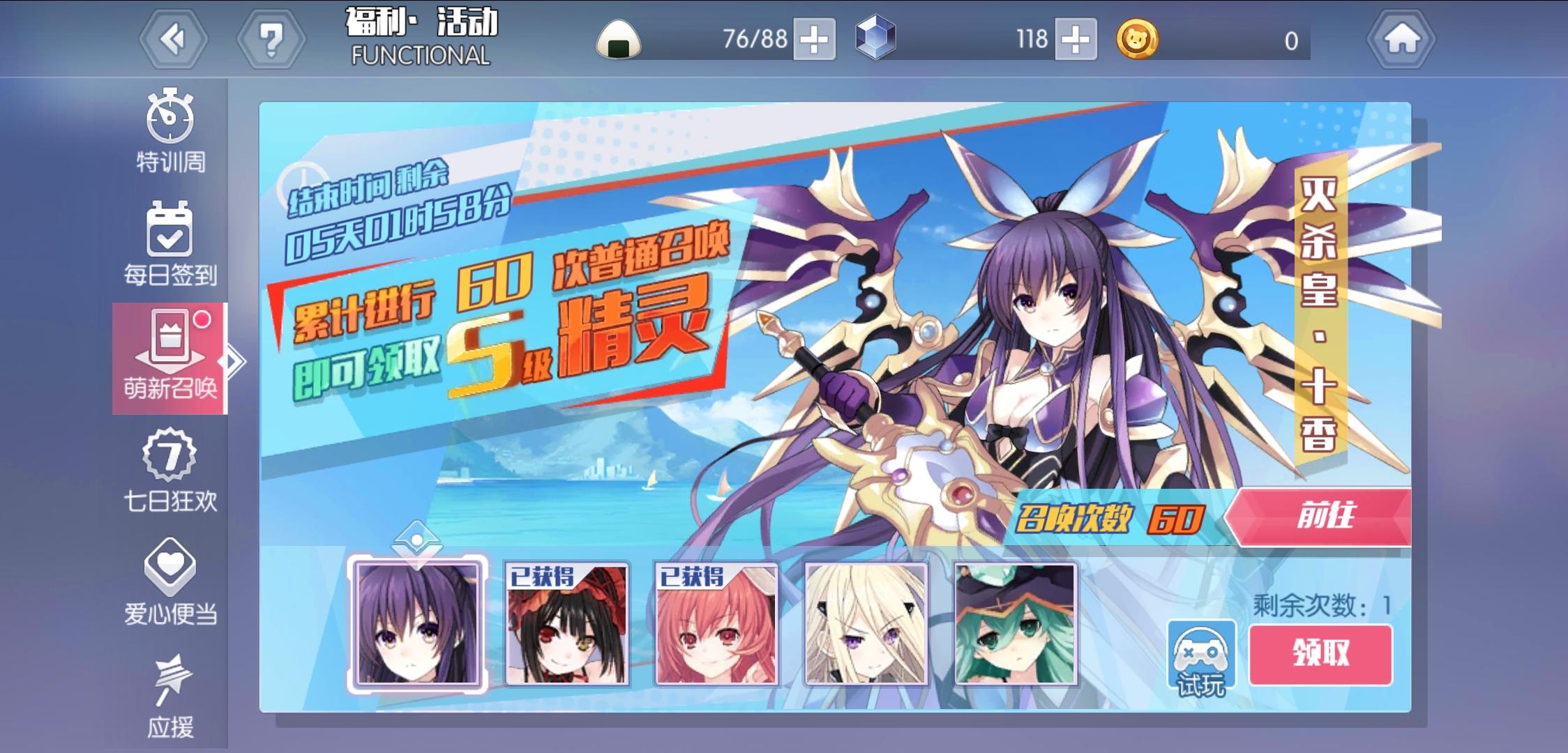The height and width of the screenshot is (753, 1568).
Task: Click the blue gem currency icon
Action: 877,40
